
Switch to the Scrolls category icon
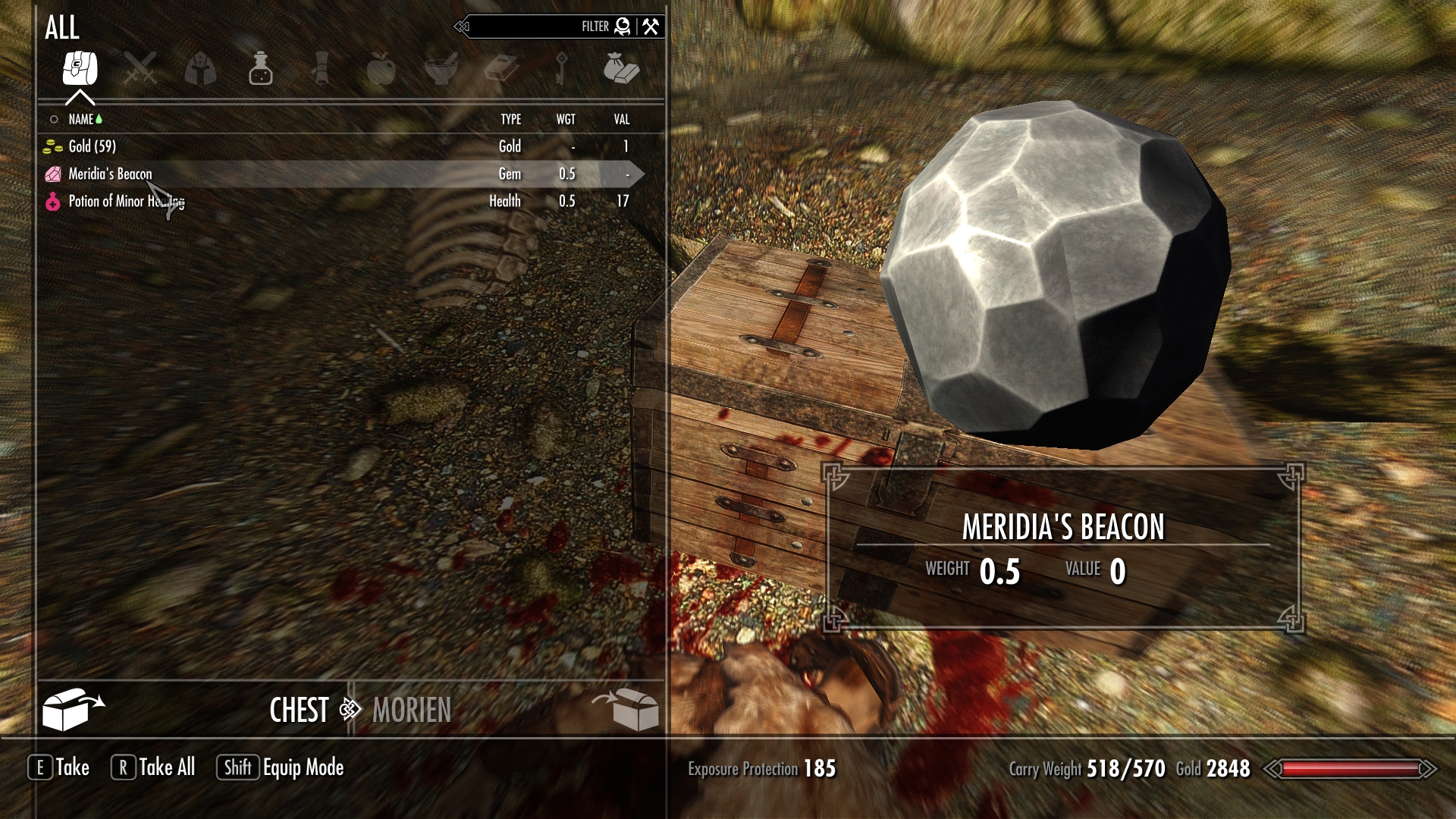[x=321, y=69]
